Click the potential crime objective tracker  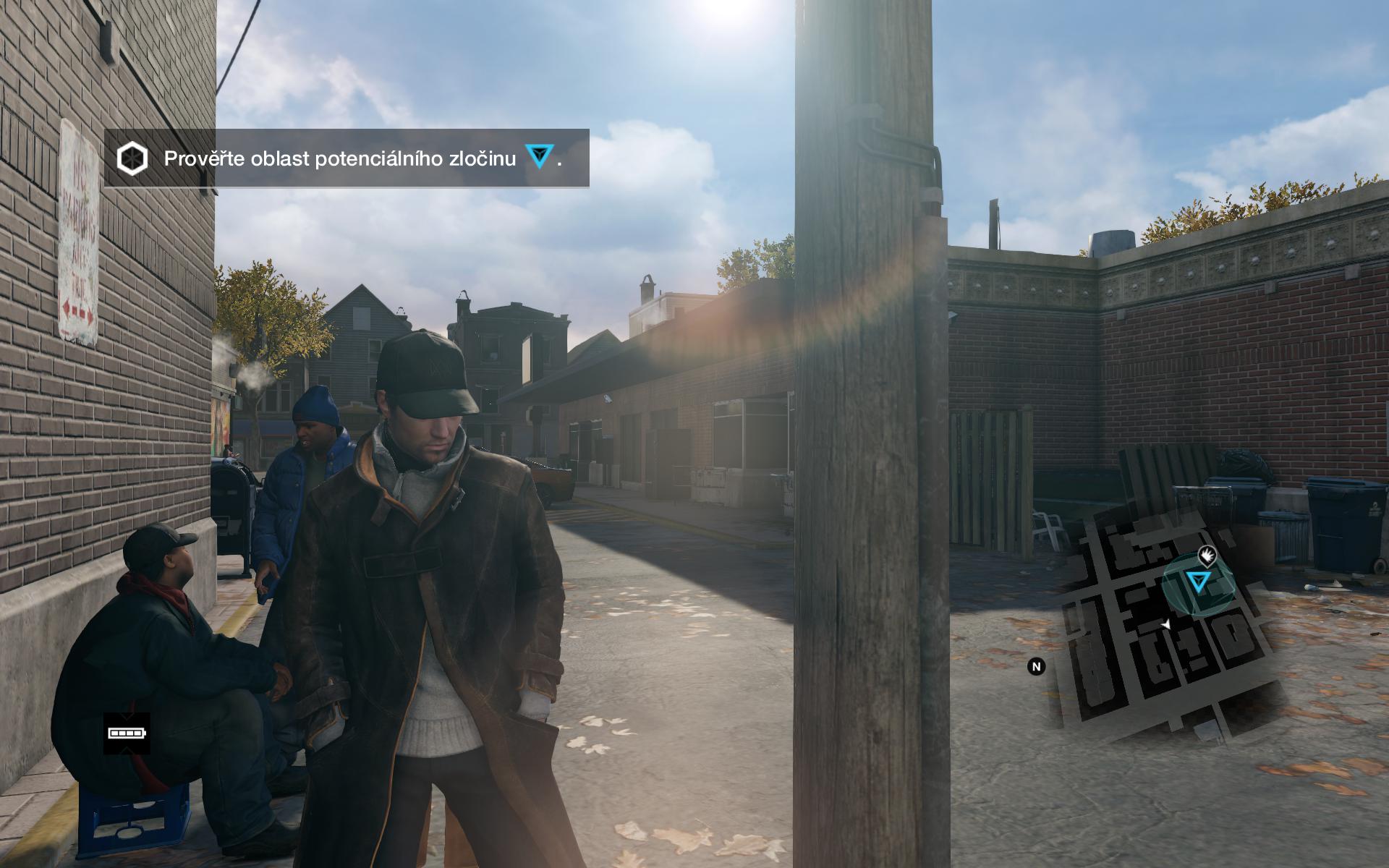346,158
